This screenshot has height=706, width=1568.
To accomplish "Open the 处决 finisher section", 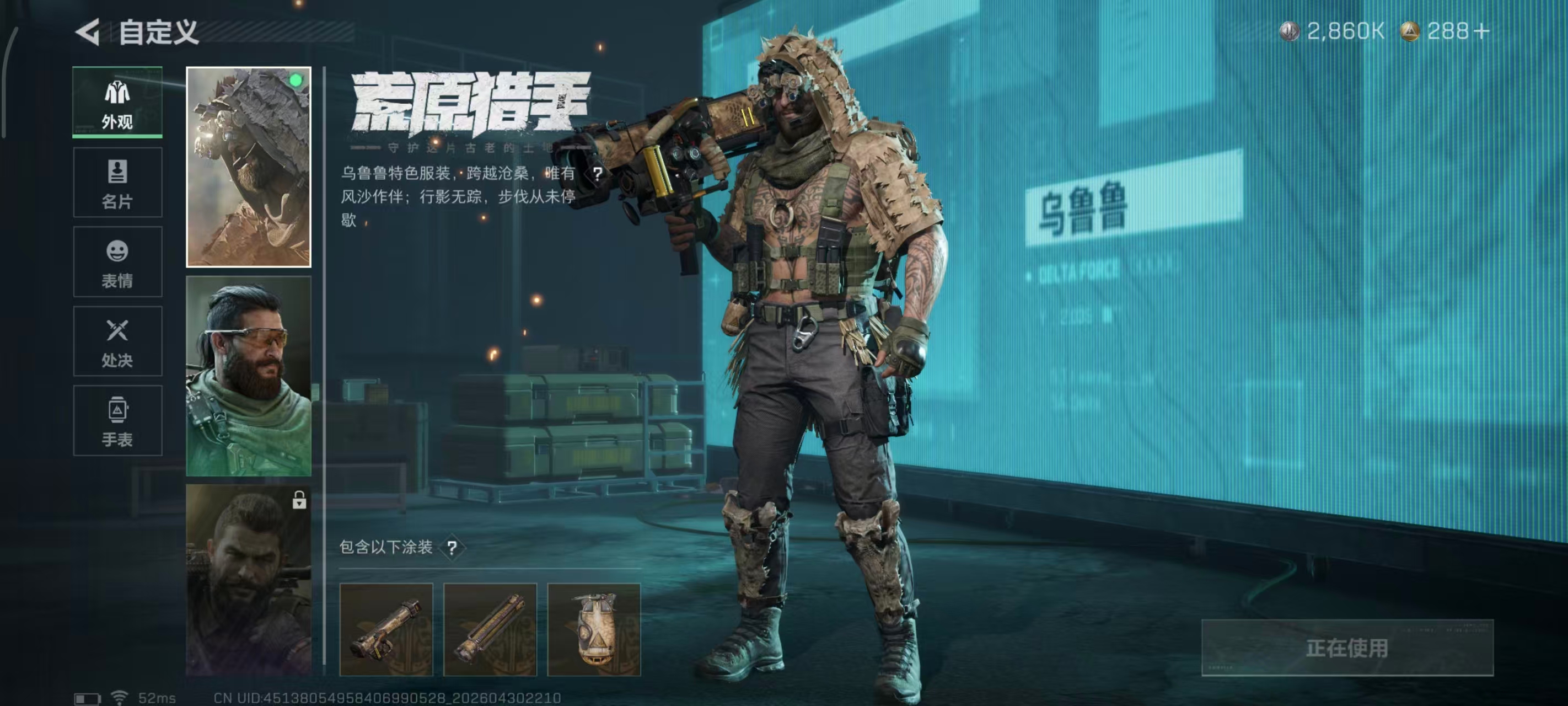I will tap(117, 332).
